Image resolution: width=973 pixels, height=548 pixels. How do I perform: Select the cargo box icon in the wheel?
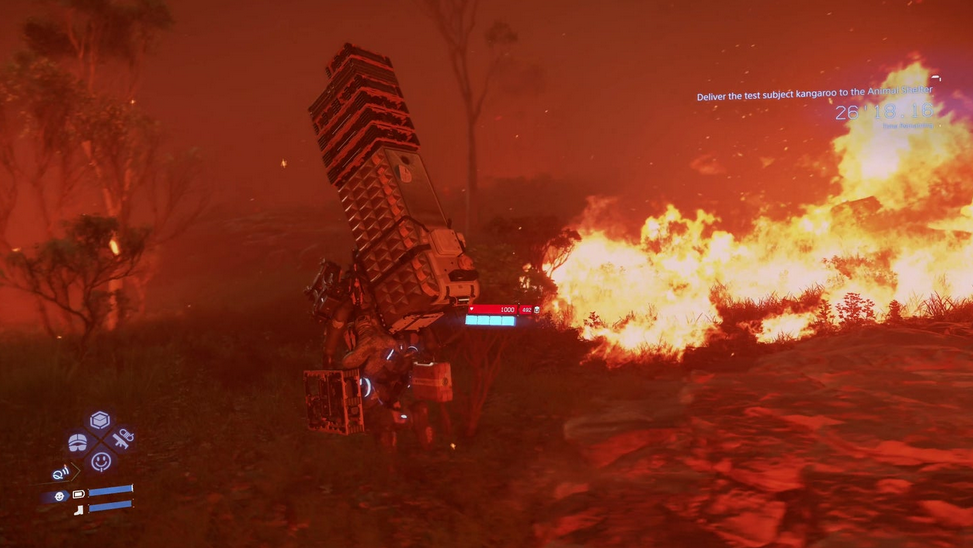pos(100,420)
